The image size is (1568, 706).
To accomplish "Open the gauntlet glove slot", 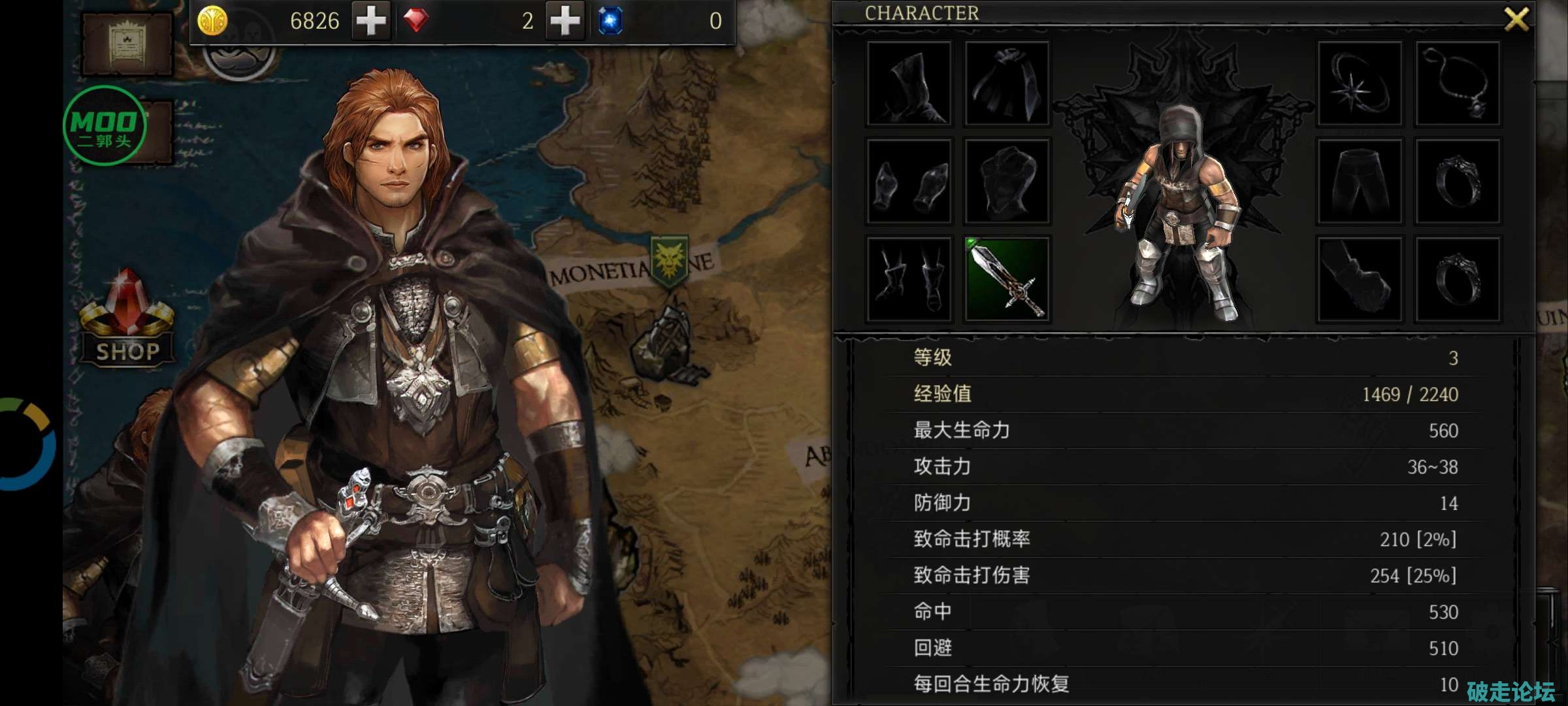I will point(1360,279).
